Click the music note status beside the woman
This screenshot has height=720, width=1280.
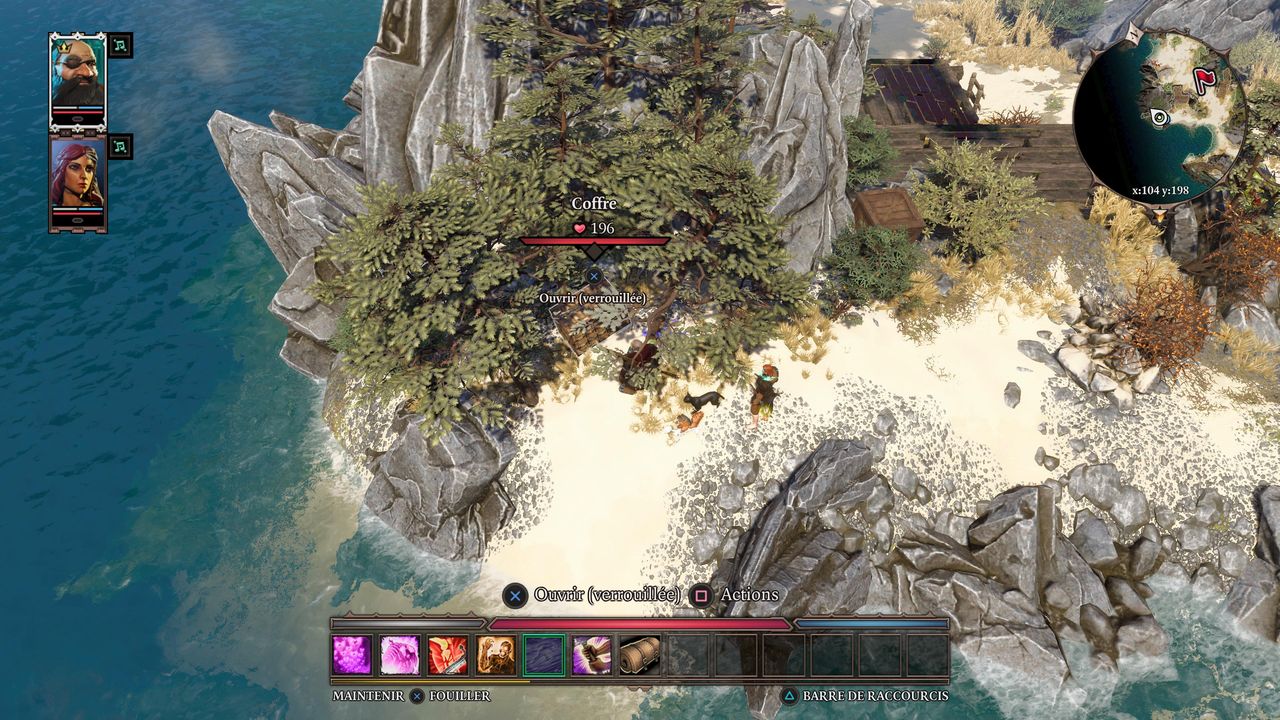120,147
